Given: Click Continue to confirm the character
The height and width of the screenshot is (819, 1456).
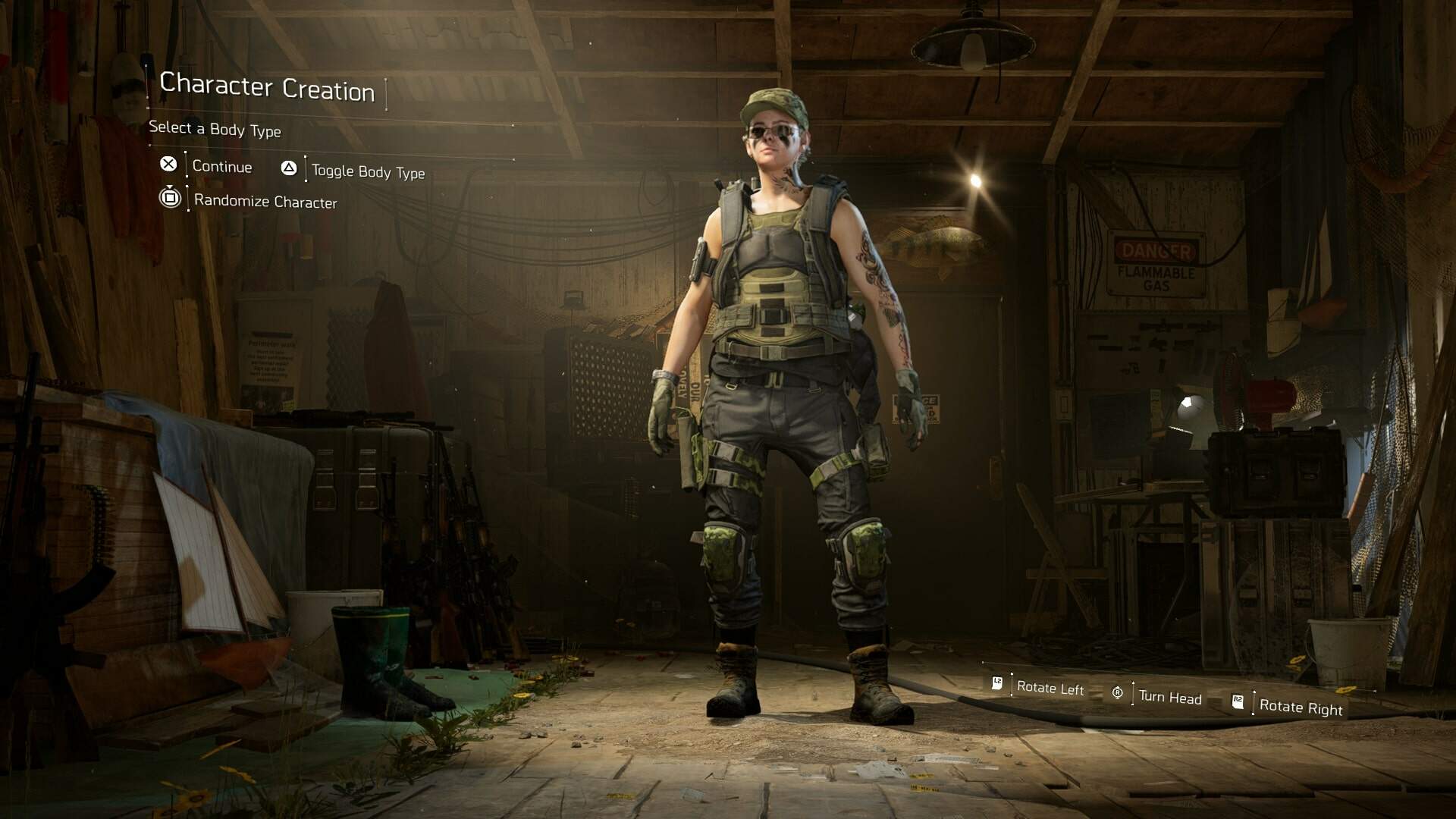Looking at the screenshot, I should (221, 166).
